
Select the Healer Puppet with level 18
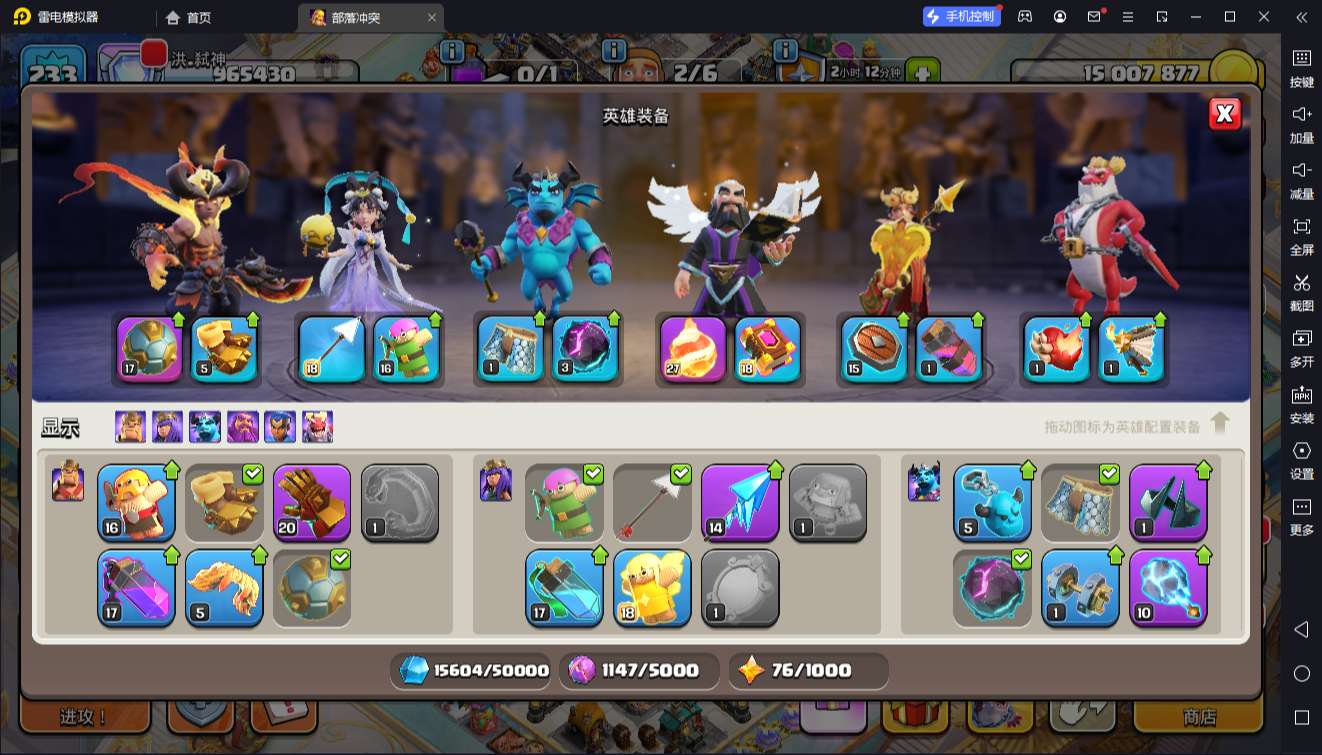point(652,589)
